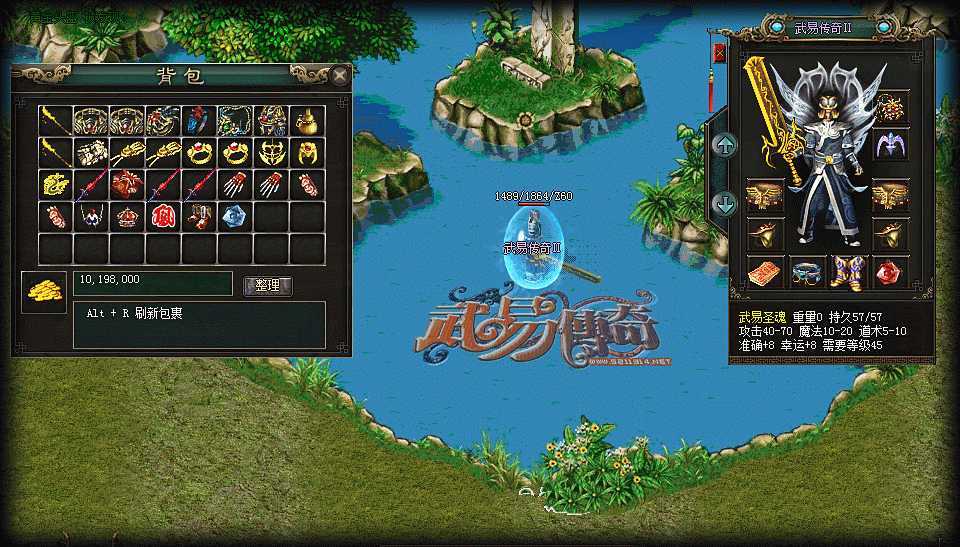
Task: Choose the blue pendant necklace in the backpack
Action: pos(91,216)
